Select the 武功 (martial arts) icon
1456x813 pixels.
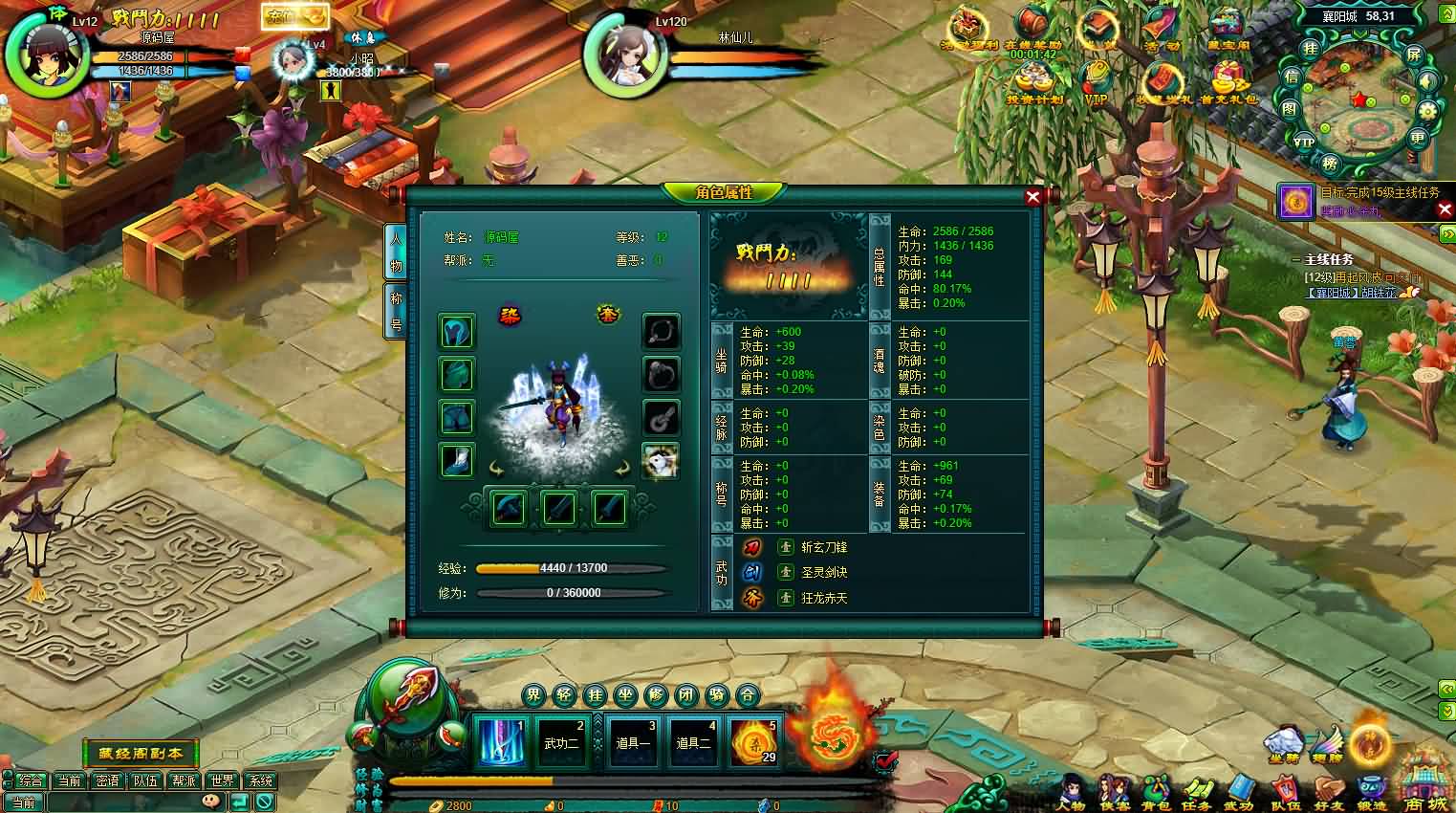(1240, 787)
